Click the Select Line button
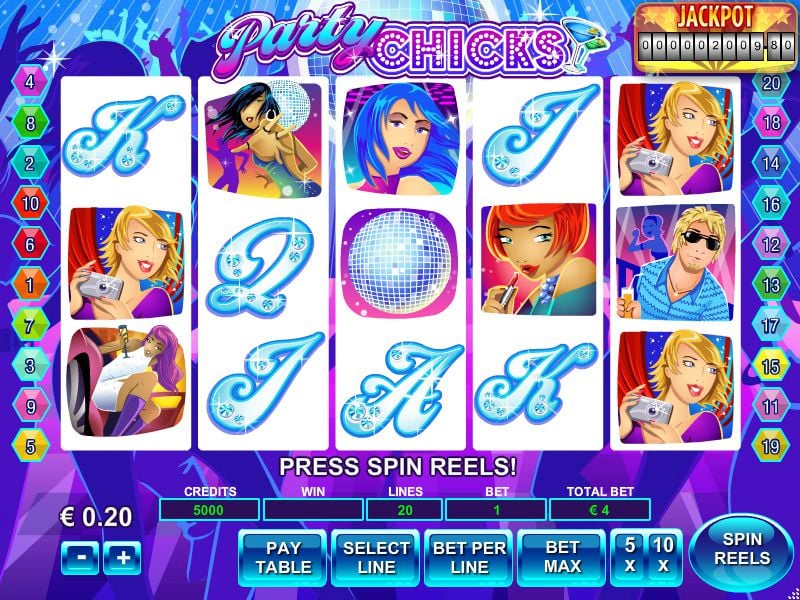The height and width of the screenshot is (600, 800). tap(376, 557)
